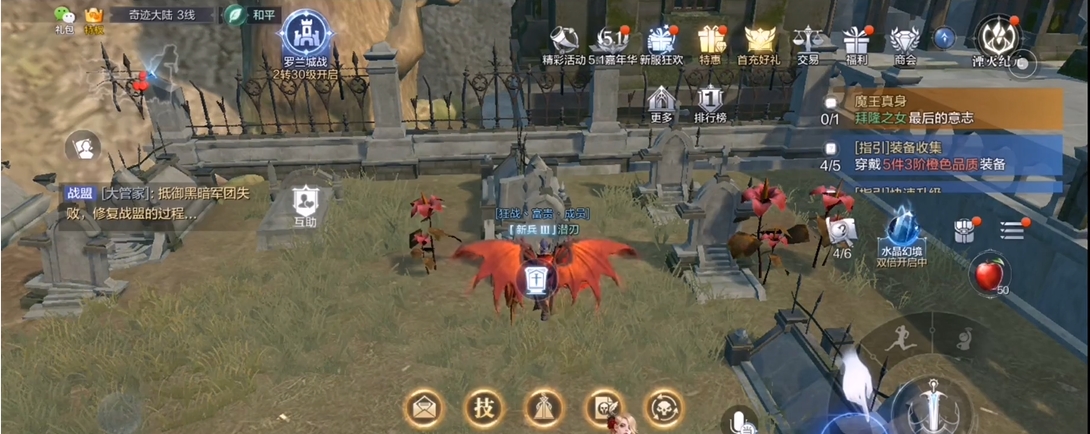Open the 交易 trading scales icon
This screenshot has height=434, width=1090.
807,41
